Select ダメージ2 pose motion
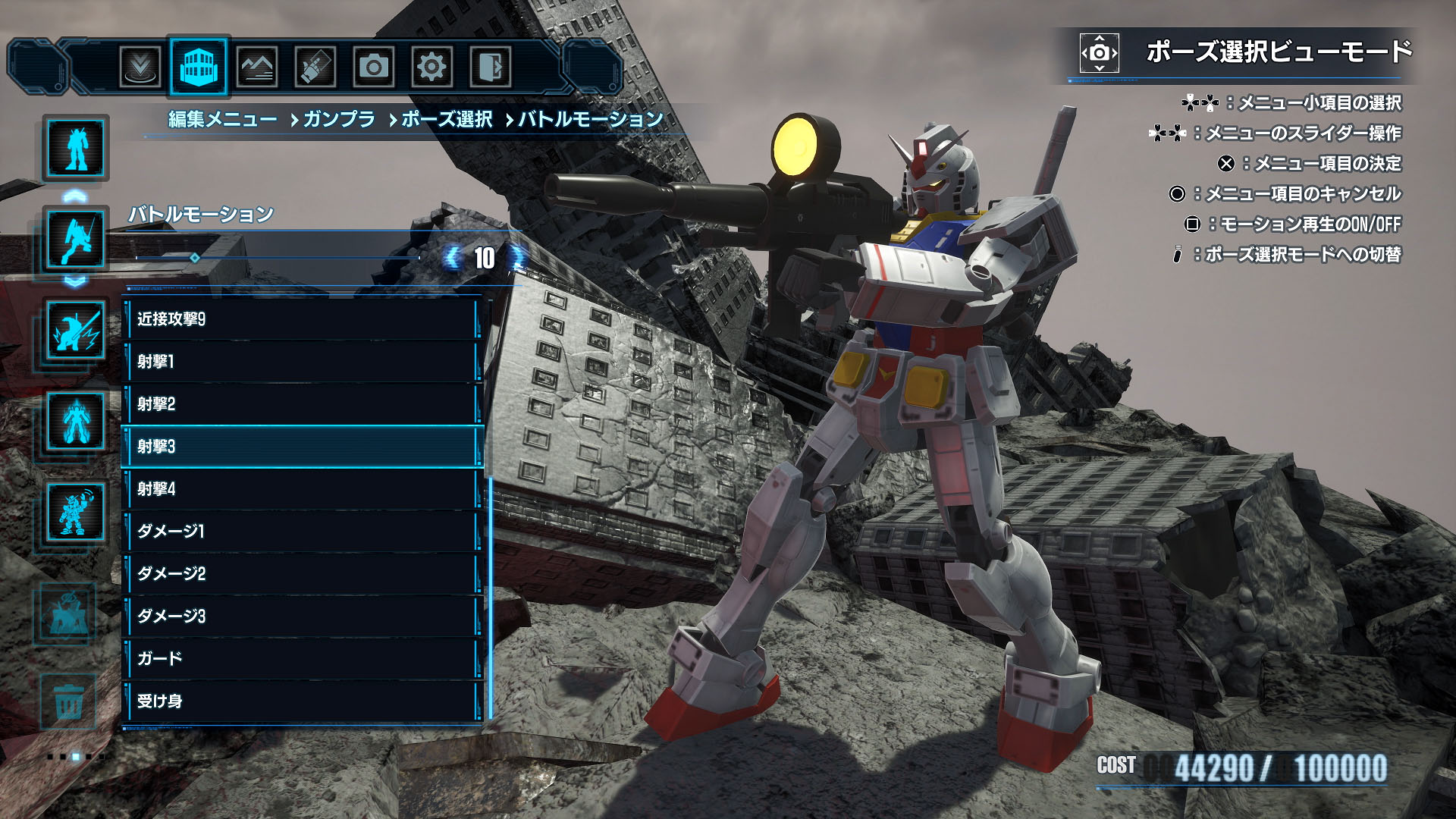1456x819 pixels. [302, 574]
